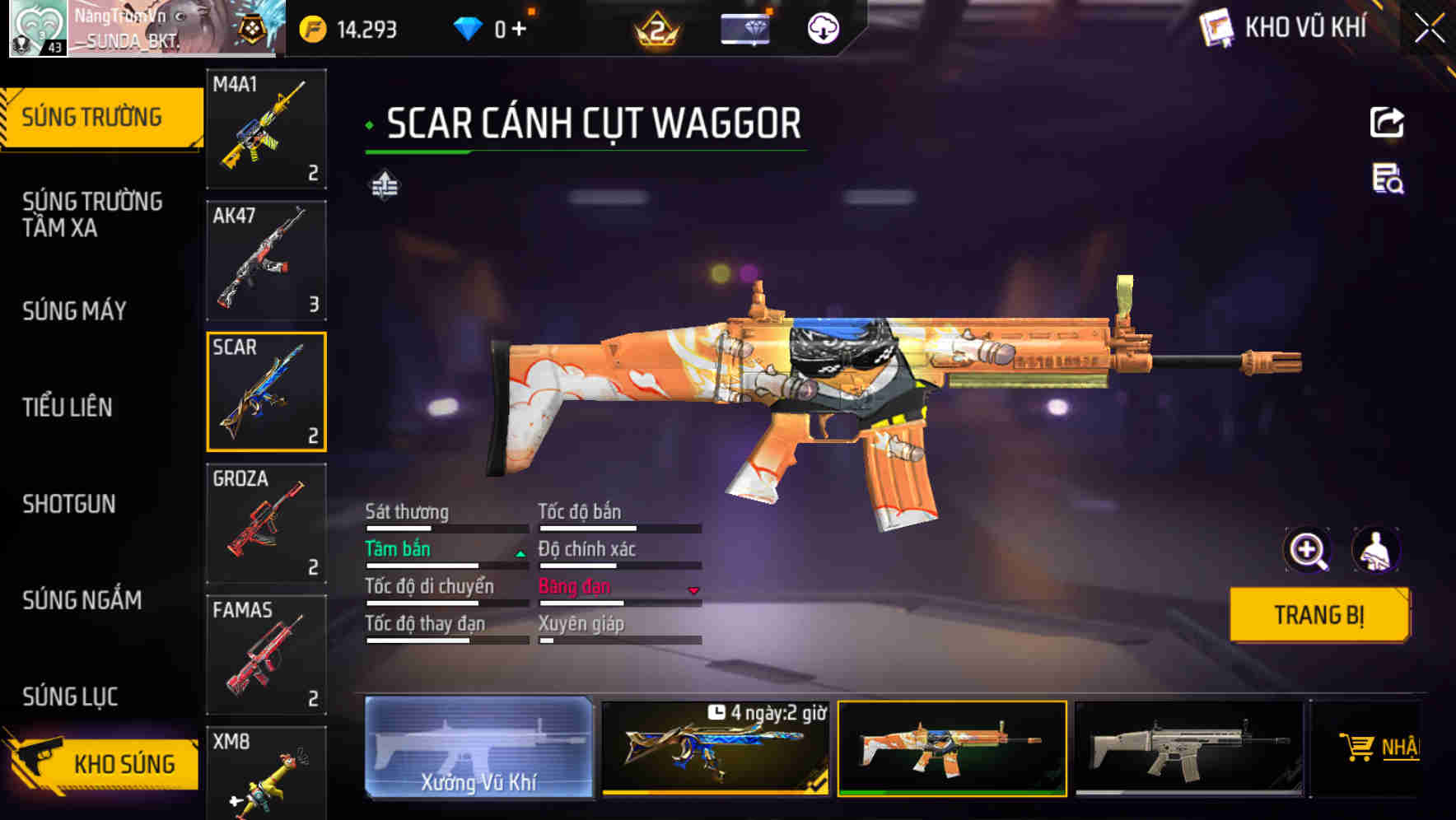Screen dimensions: 1456x820
Task: Show the SHOTGUN category
Action: (x=69, y=504)
